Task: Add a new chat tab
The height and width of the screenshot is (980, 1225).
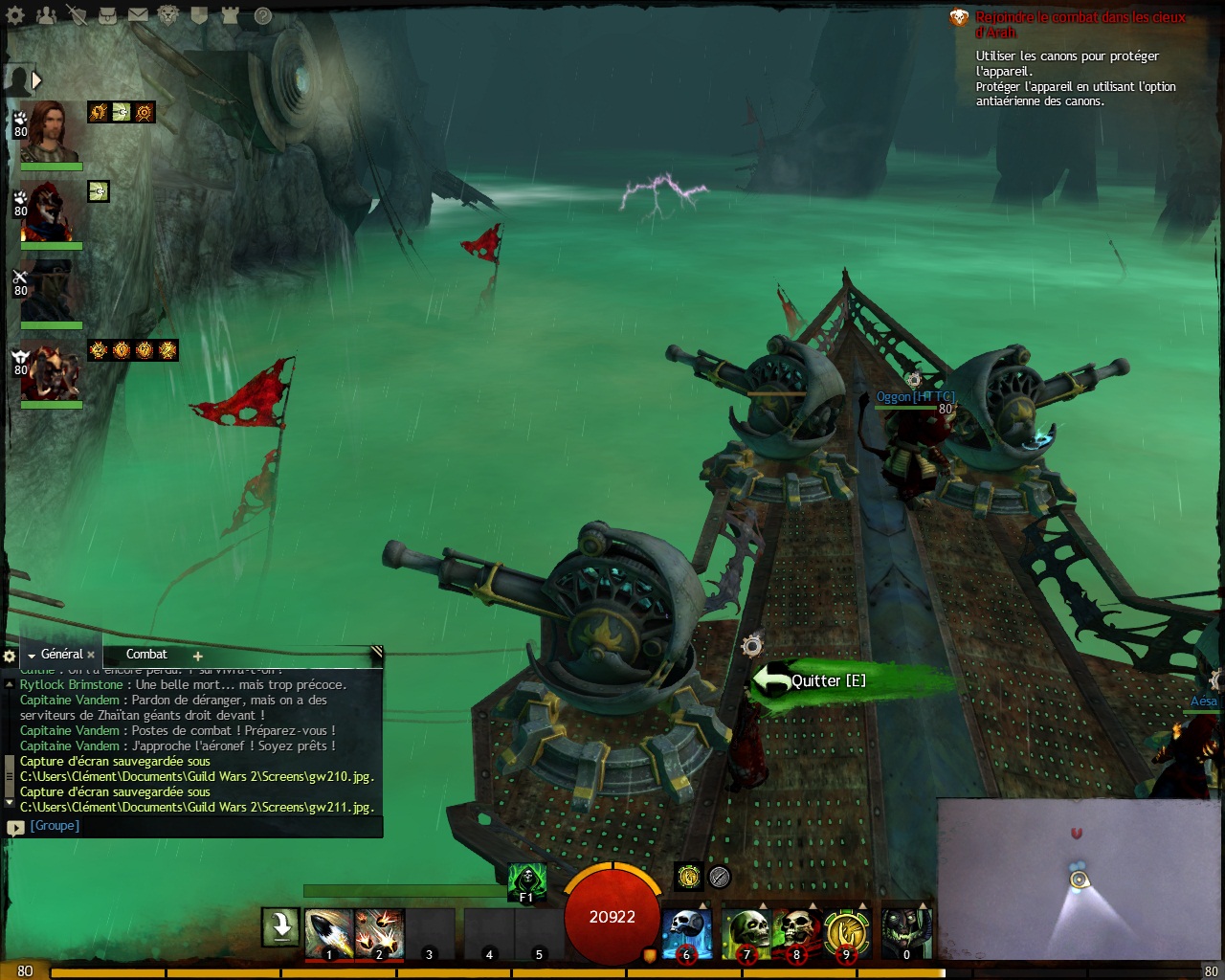Action: coord(198,657)
